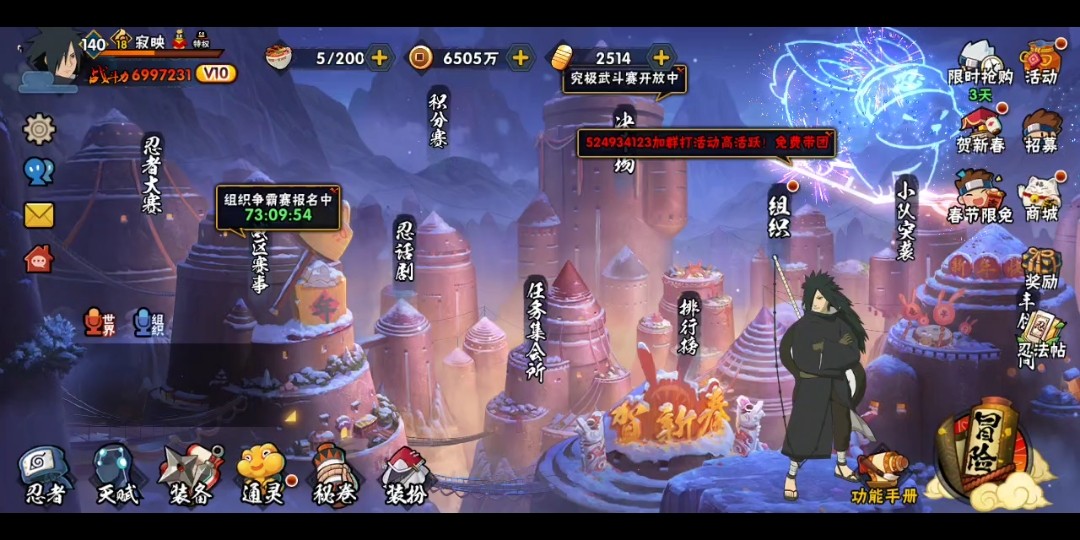Screen dimensions: 1080x540
Task: Open the 装备 equipment menu
Action: [x=189, y=474]
